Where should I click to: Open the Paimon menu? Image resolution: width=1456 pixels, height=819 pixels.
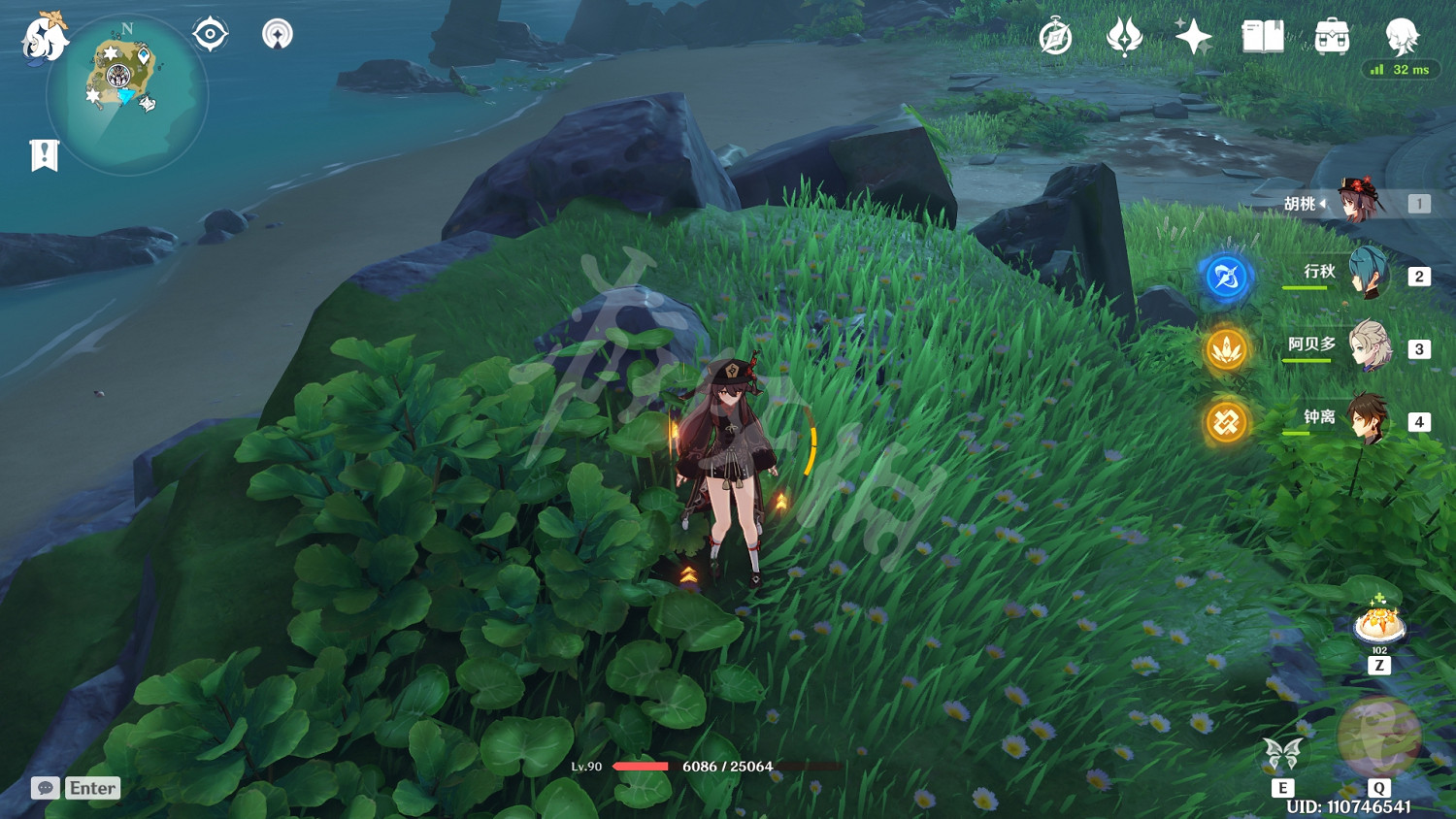coord(45,37)
